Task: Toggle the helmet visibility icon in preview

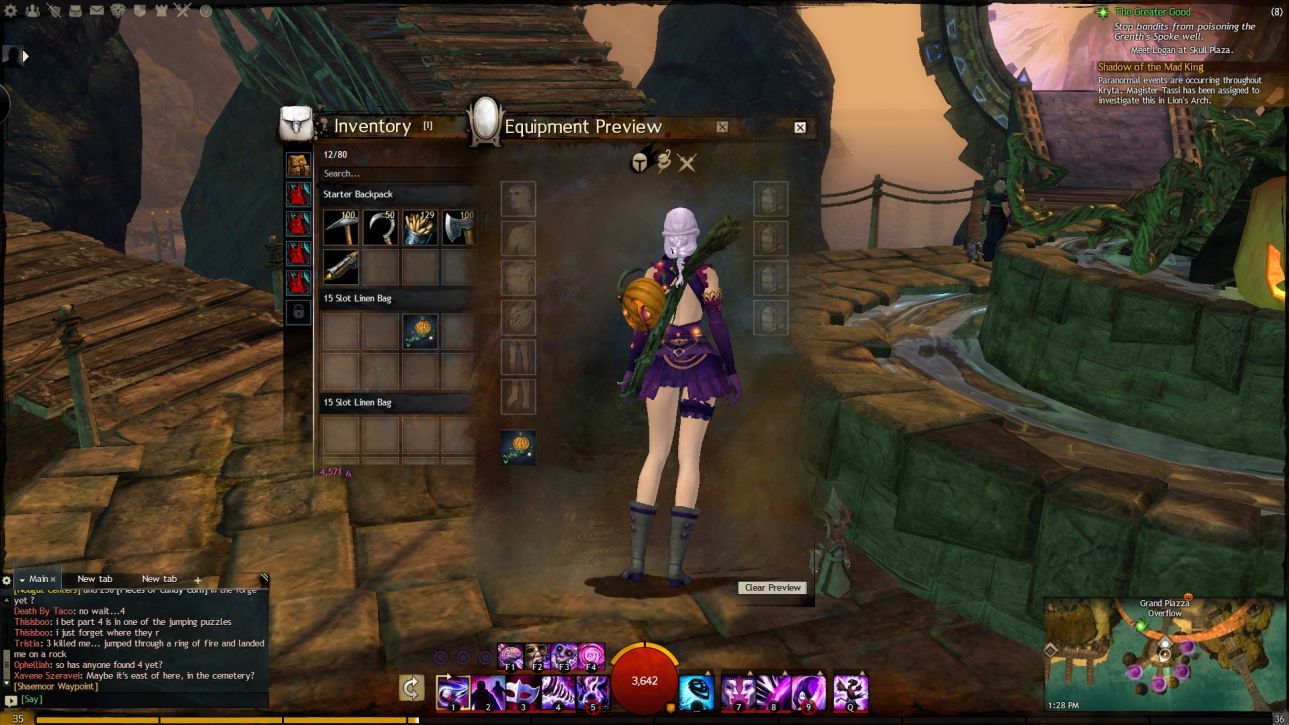Action: click(x=639, y=162)
